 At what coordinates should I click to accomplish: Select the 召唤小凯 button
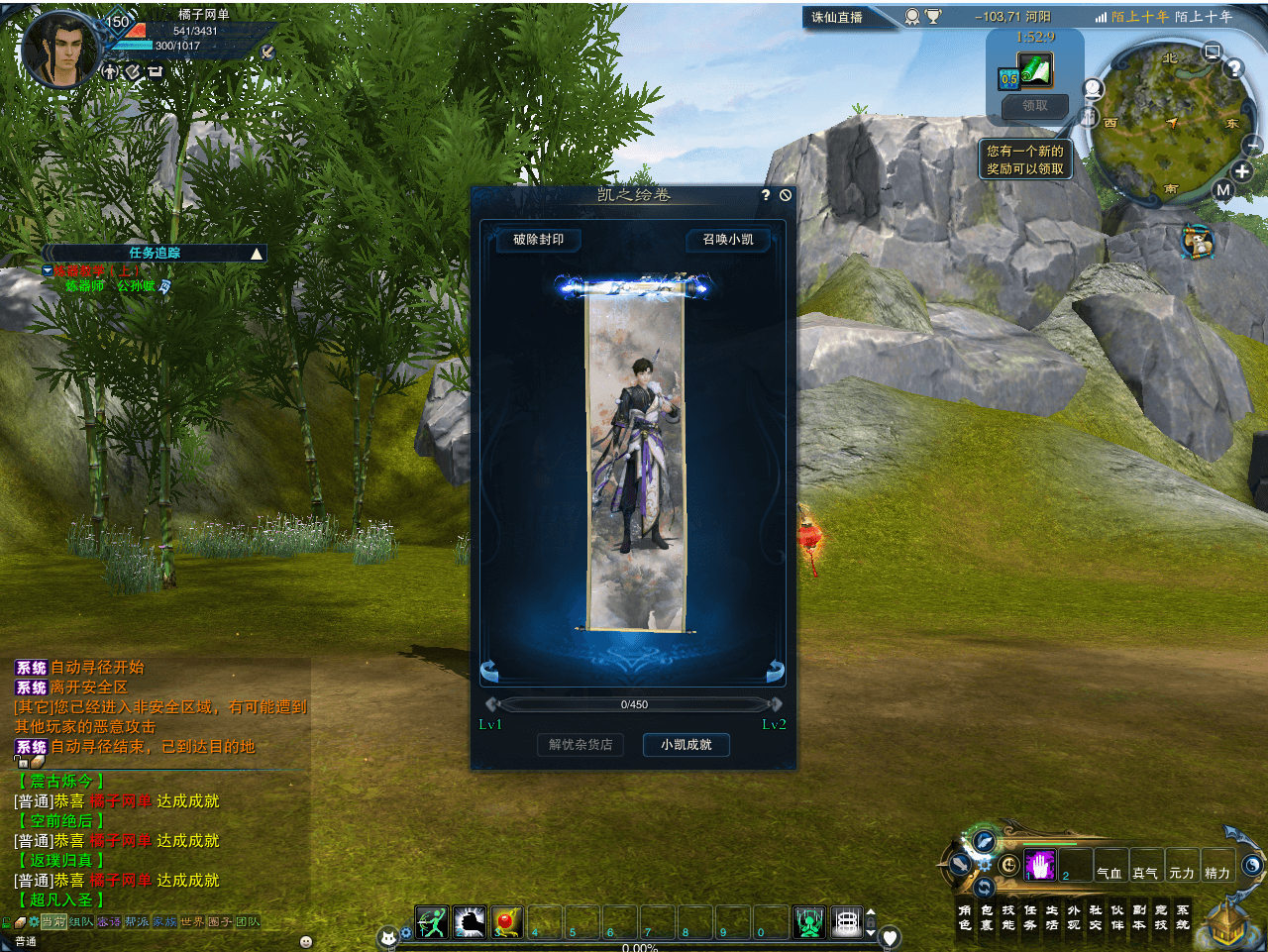coord(728,240)
